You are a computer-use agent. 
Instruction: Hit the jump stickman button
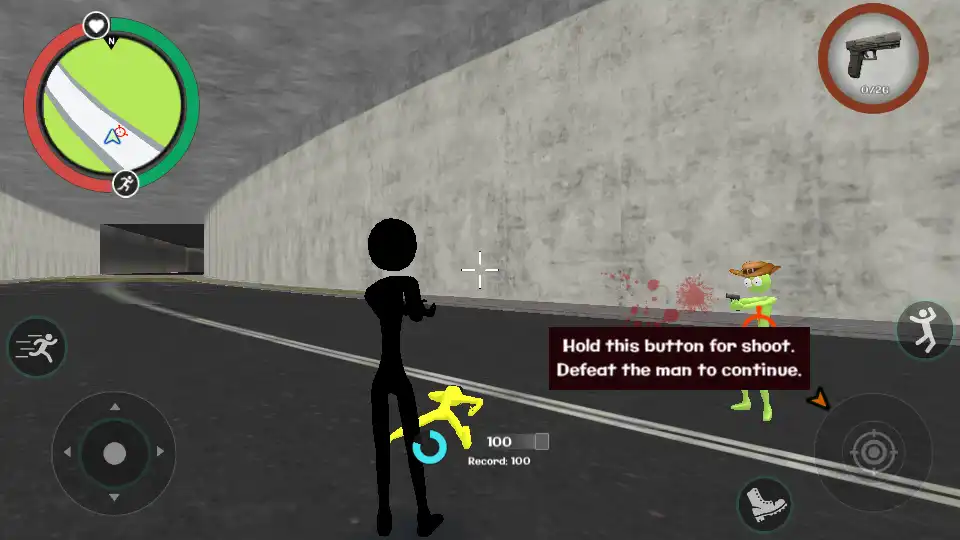click(924, 330)
